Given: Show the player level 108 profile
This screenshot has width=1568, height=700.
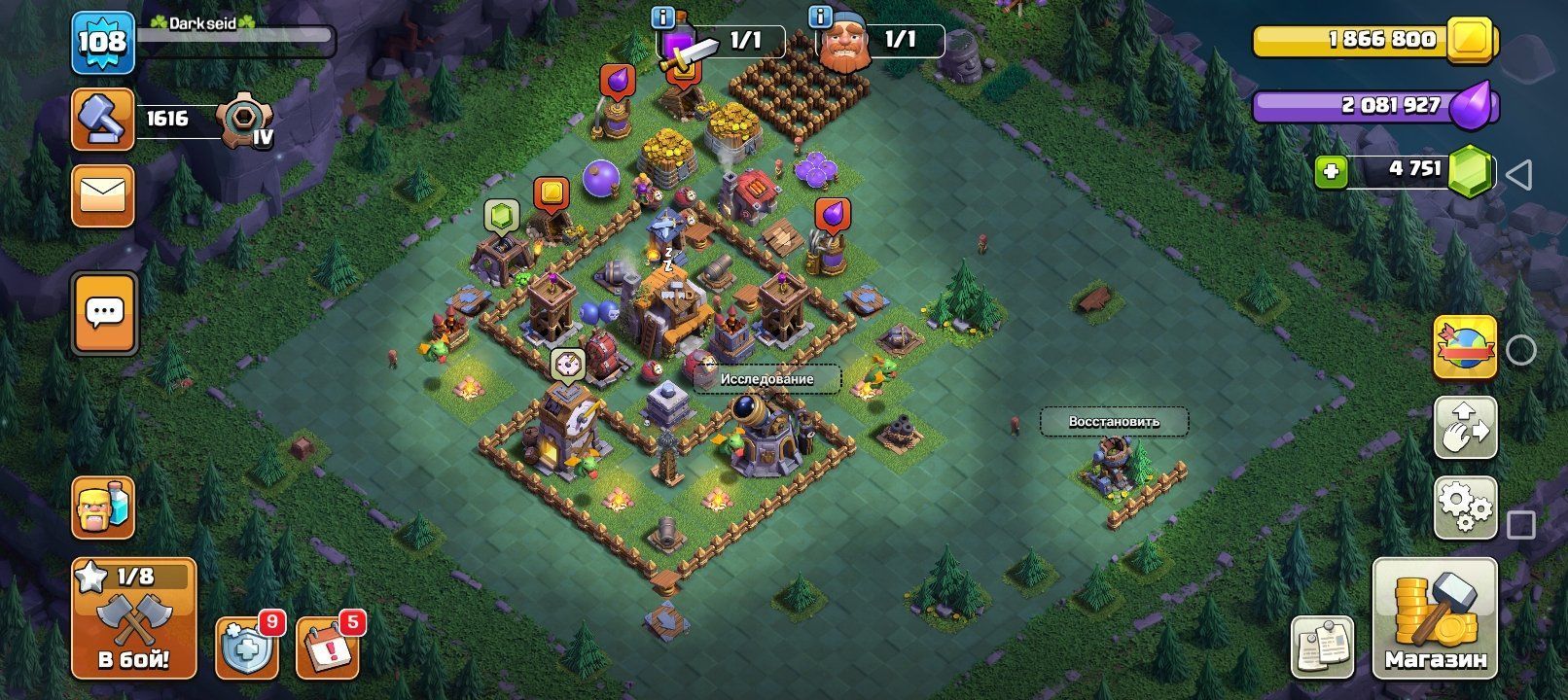Looking at the screenshot, I should 102,42.
